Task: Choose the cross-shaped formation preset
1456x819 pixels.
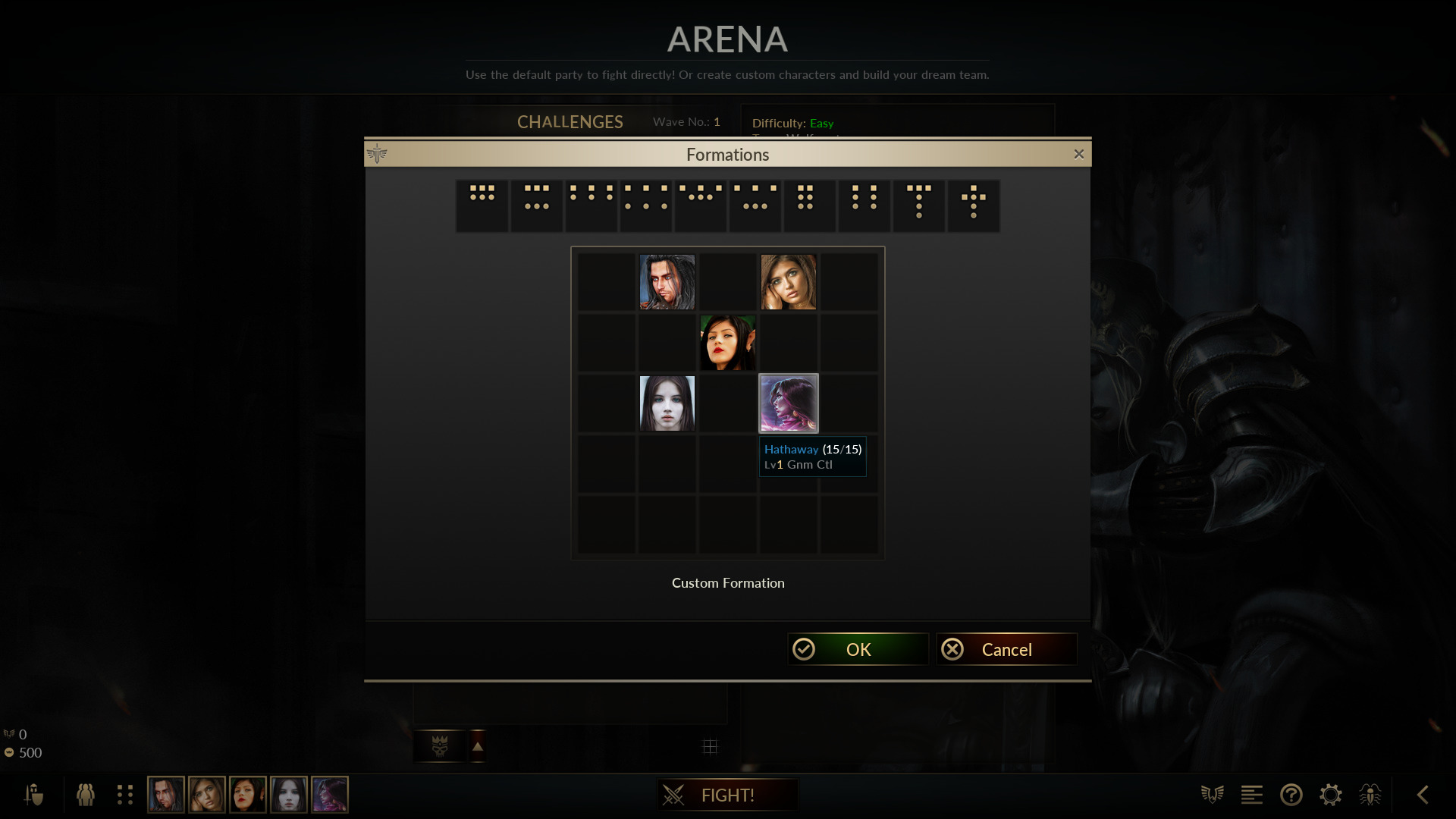Action: pos(974,206)
